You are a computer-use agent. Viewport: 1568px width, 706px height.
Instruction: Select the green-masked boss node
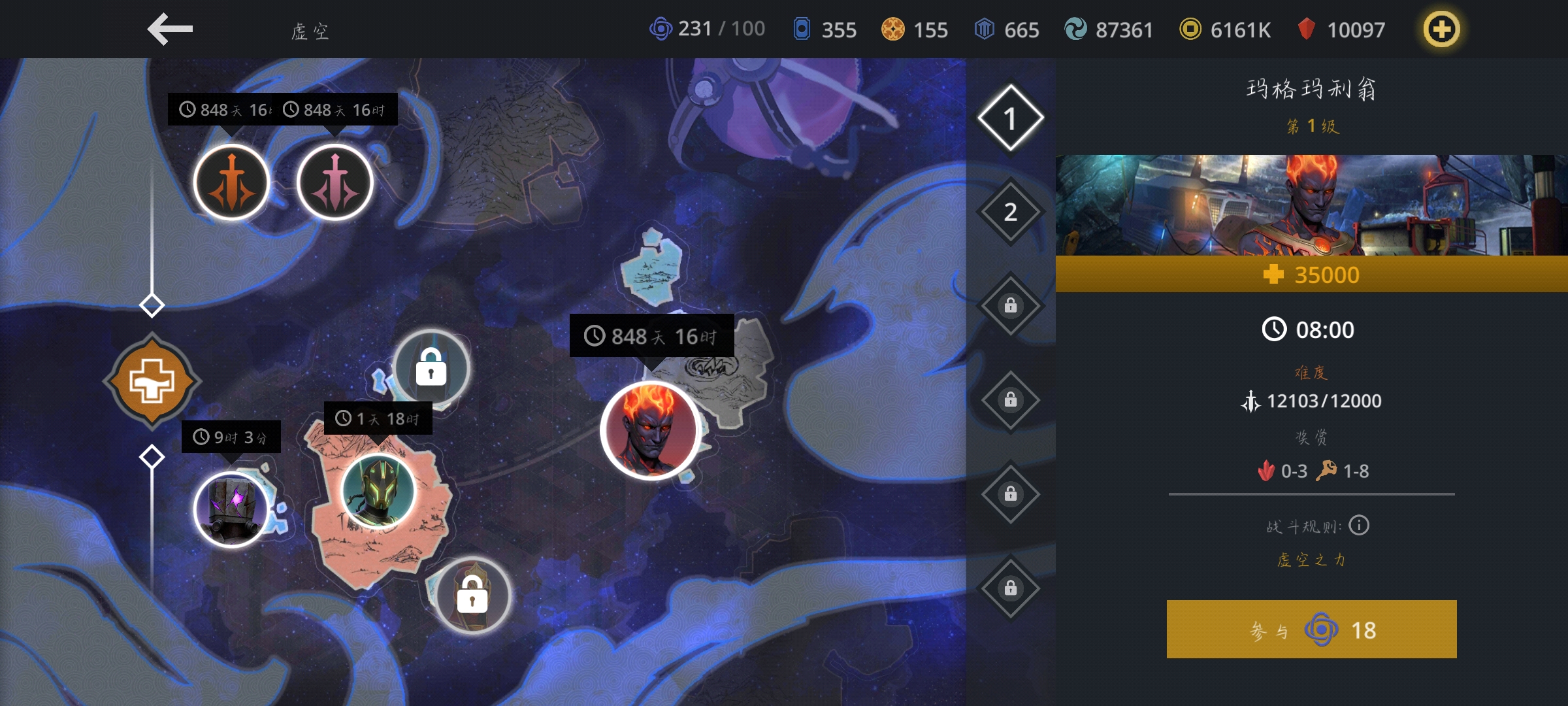pos(378,491)
